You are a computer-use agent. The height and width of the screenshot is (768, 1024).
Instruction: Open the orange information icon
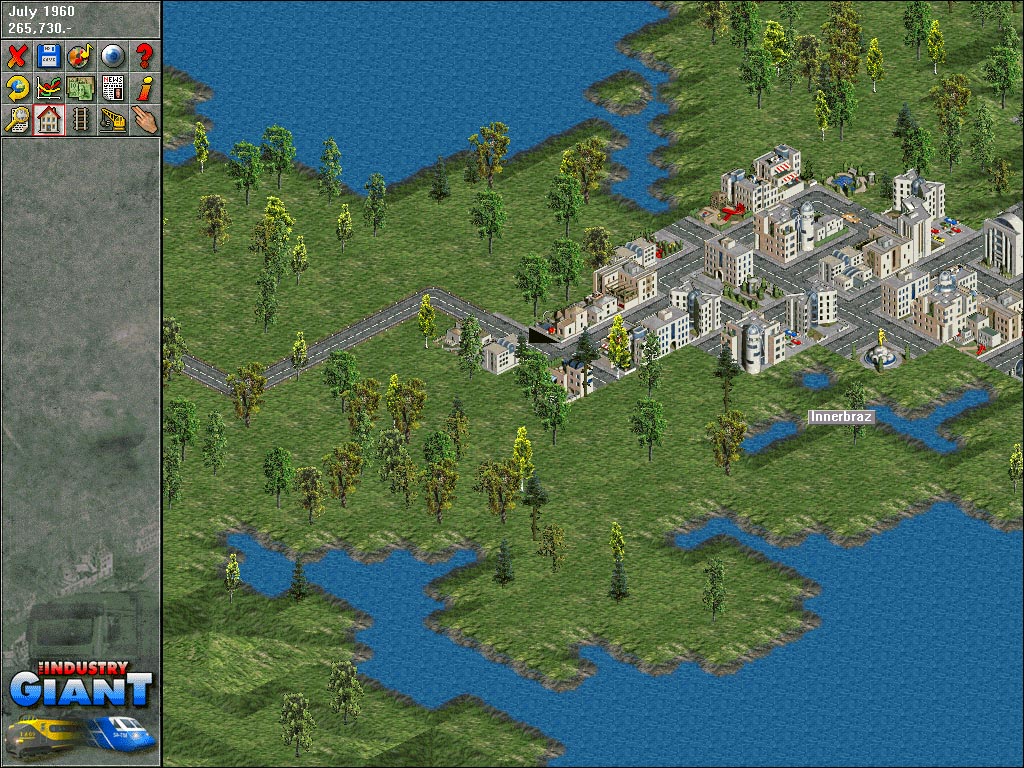coord(144,88)
